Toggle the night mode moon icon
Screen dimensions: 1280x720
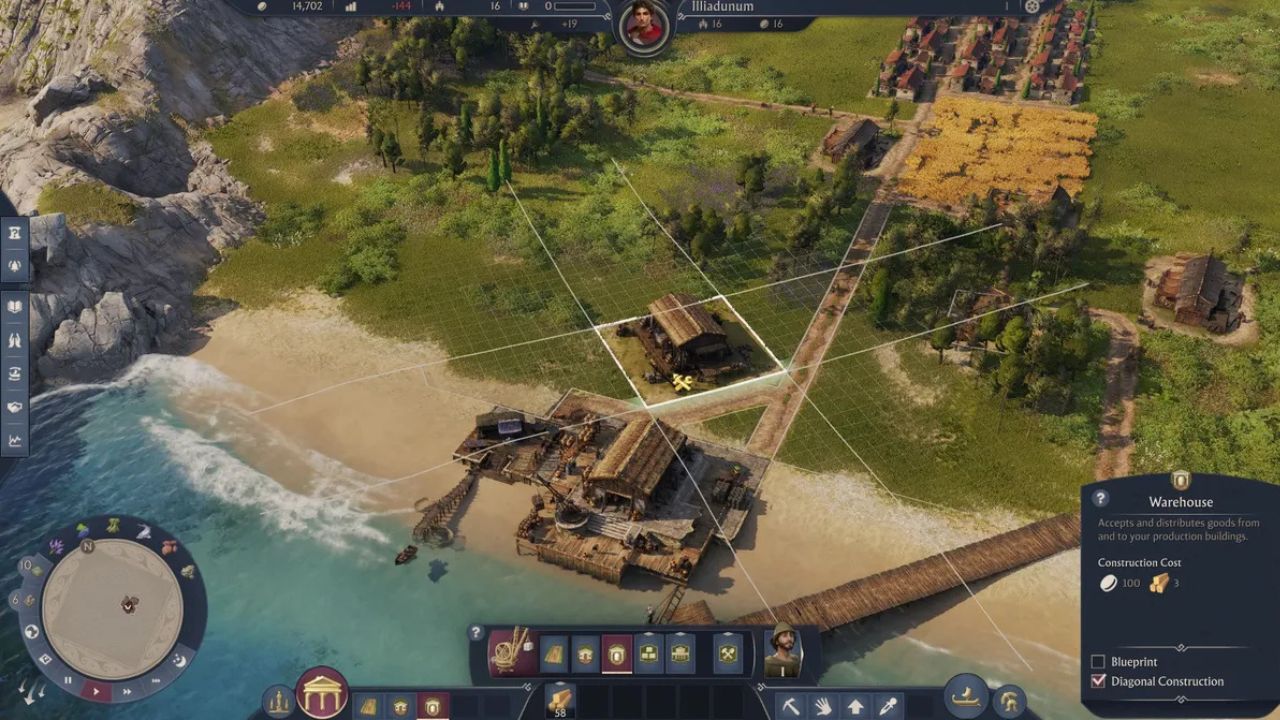(x=180, y=660)
